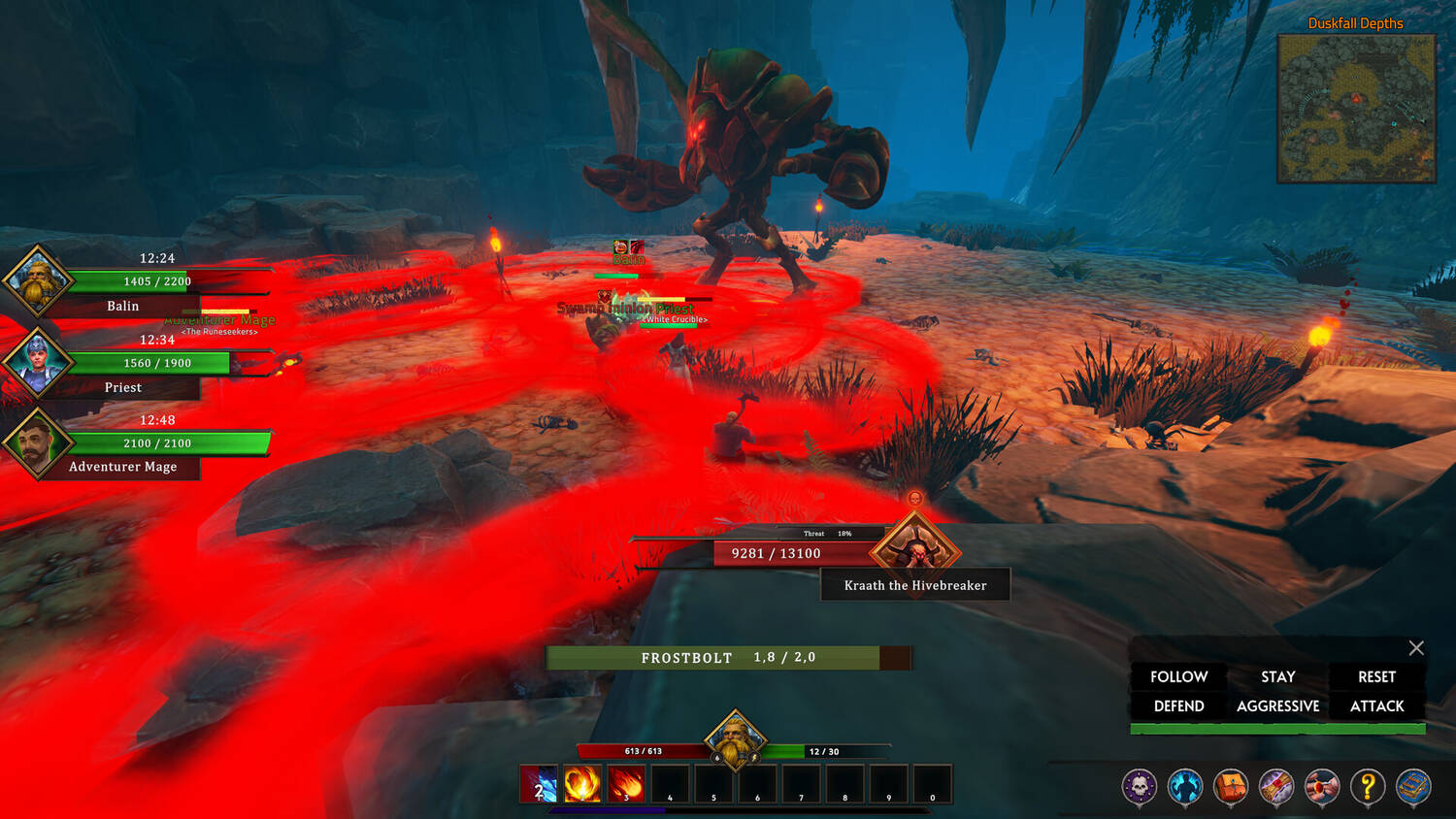Viewport: 1456px width, 819px height.
Task: Open the sealed scroll menu icon
Action: 1276,787
